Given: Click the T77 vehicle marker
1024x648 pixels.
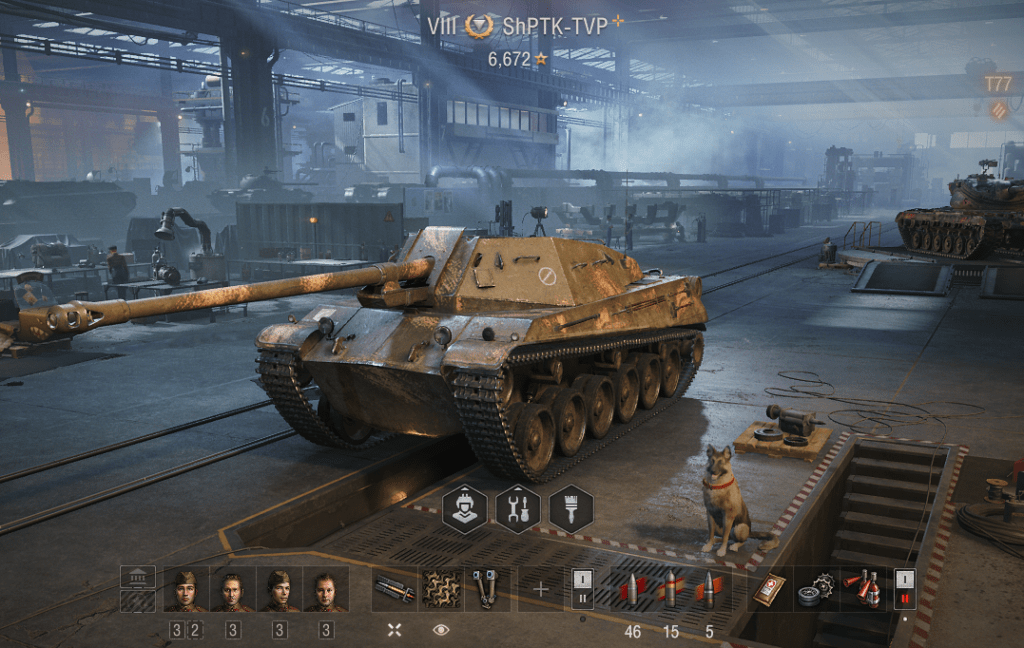Looking at the screenshot, I should tap(998, 84).
